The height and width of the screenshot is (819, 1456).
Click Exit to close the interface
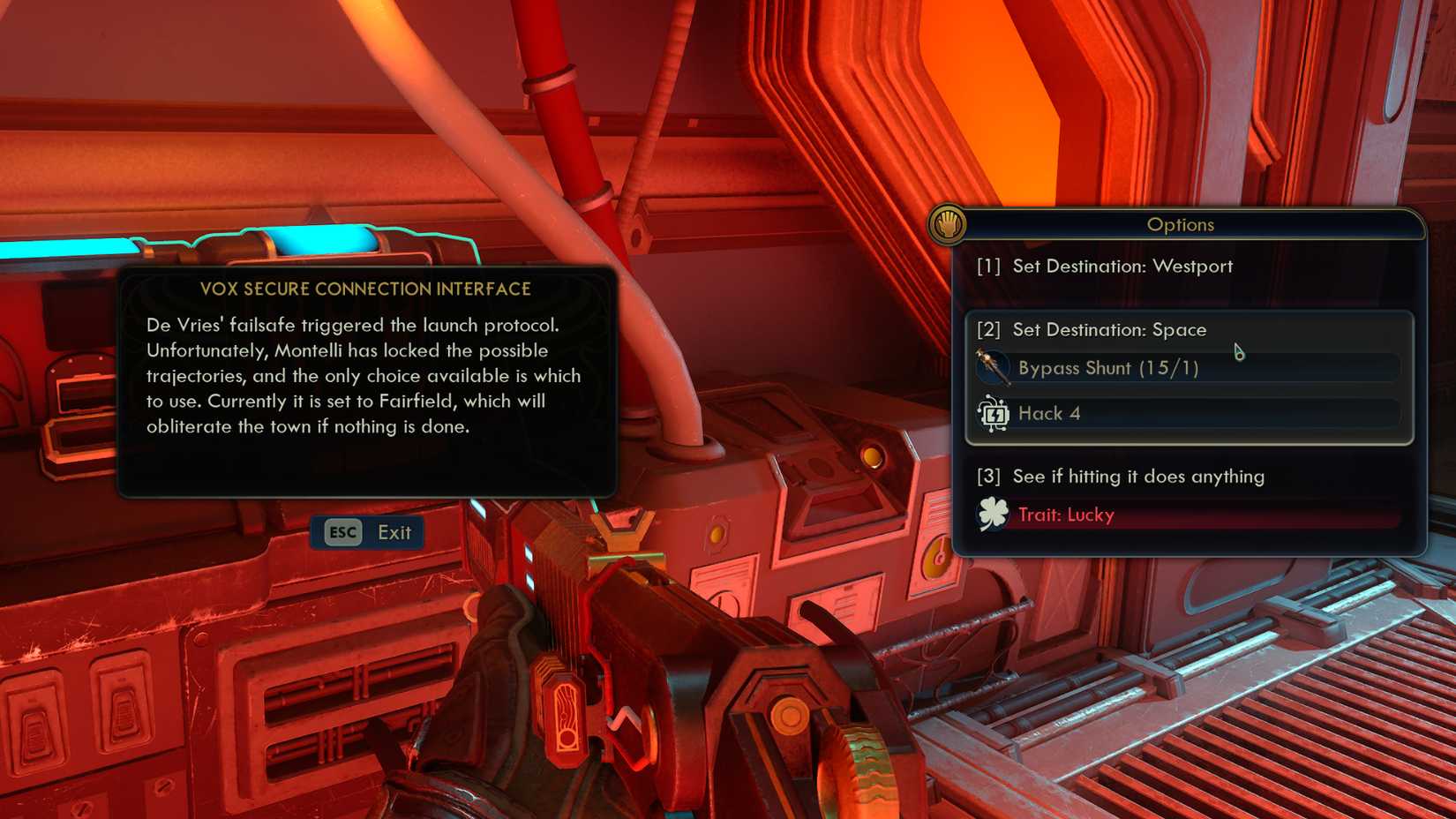[393, 532]
